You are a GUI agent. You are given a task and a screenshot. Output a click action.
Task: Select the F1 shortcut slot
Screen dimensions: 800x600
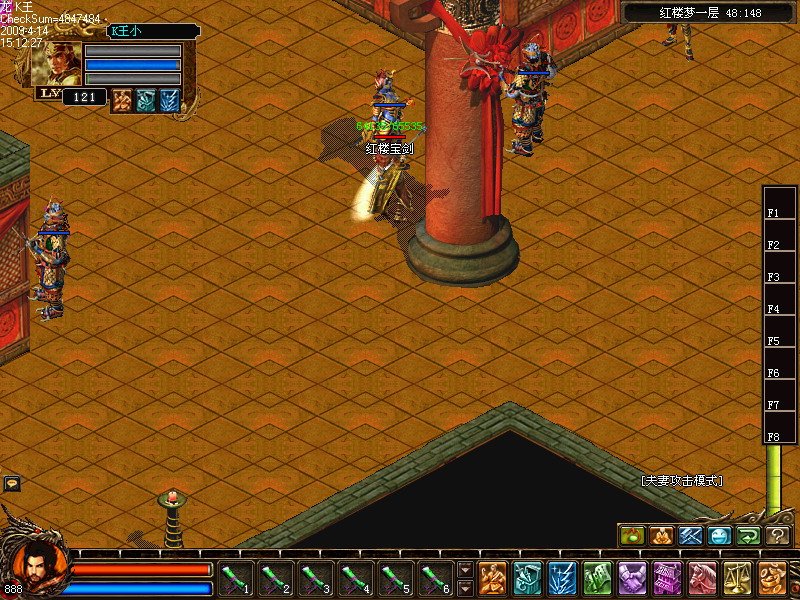tap(780, 213)
